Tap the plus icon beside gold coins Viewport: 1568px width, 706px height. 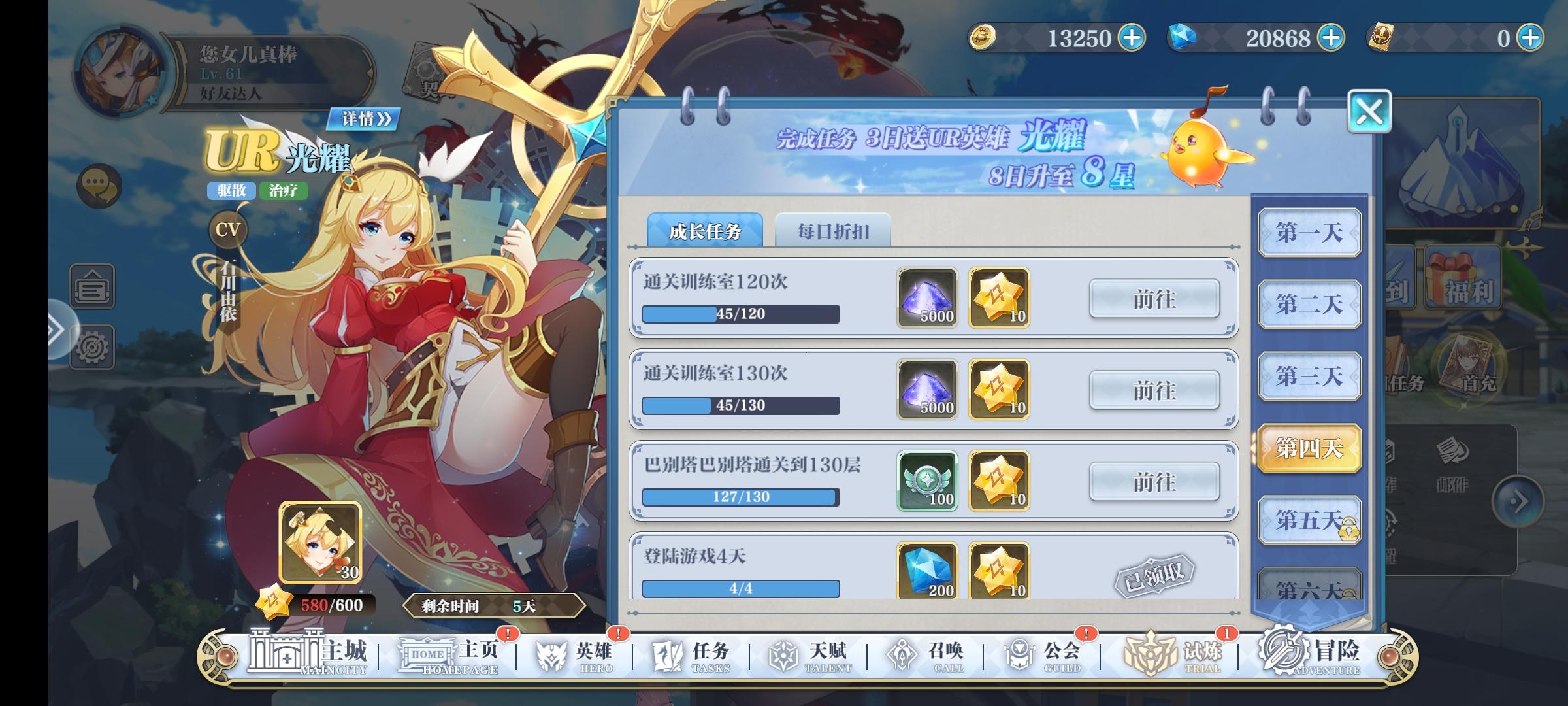[1131, 38]
